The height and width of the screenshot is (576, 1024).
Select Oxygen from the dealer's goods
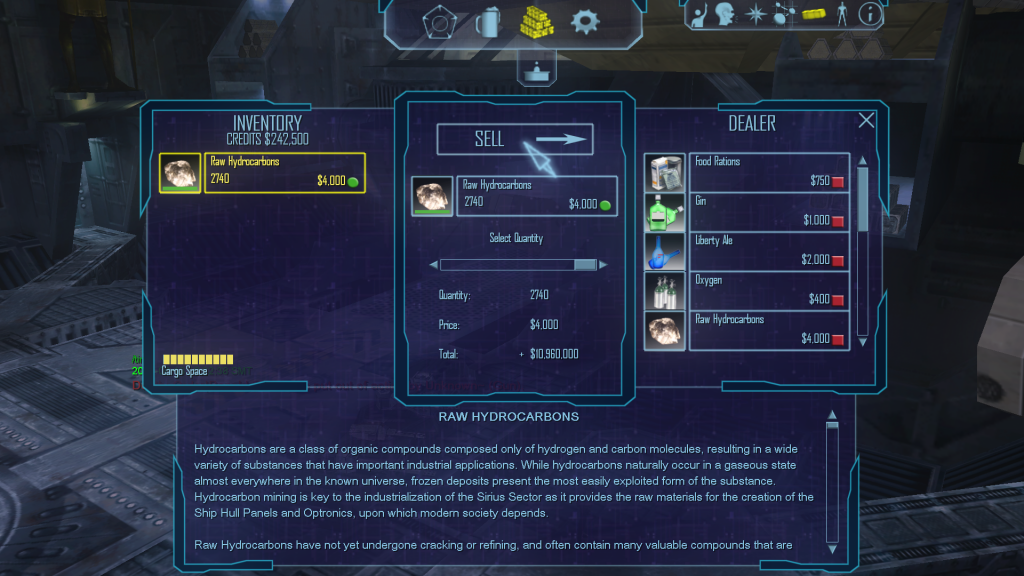[766, 291]
